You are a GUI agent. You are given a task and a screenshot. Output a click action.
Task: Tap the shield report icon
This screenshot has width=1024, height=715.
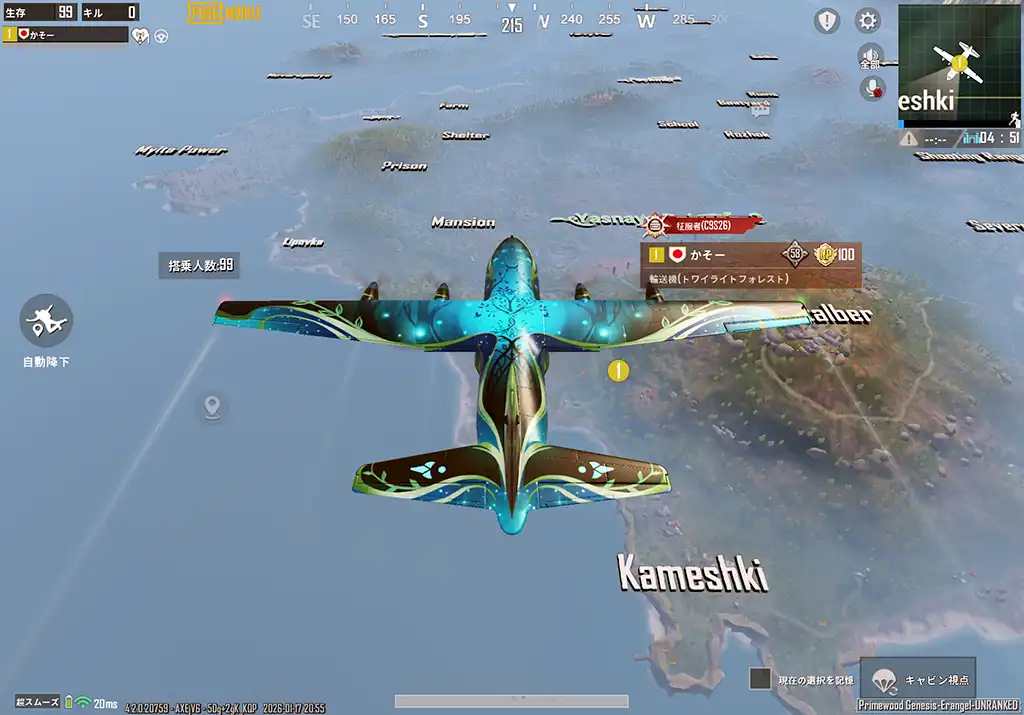[827, 20]
